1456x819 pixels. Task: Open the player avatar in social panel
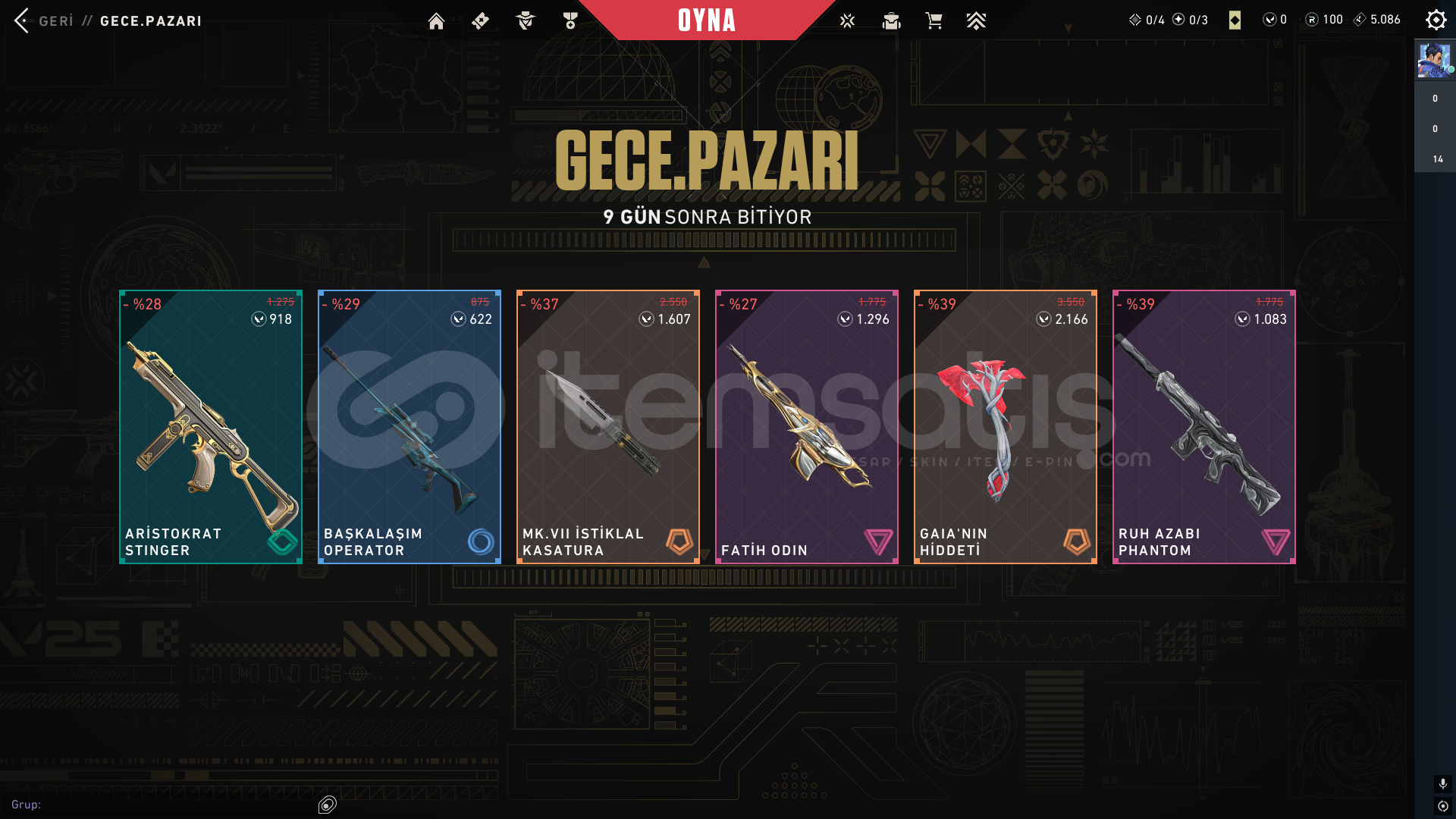coord(1433,61)
